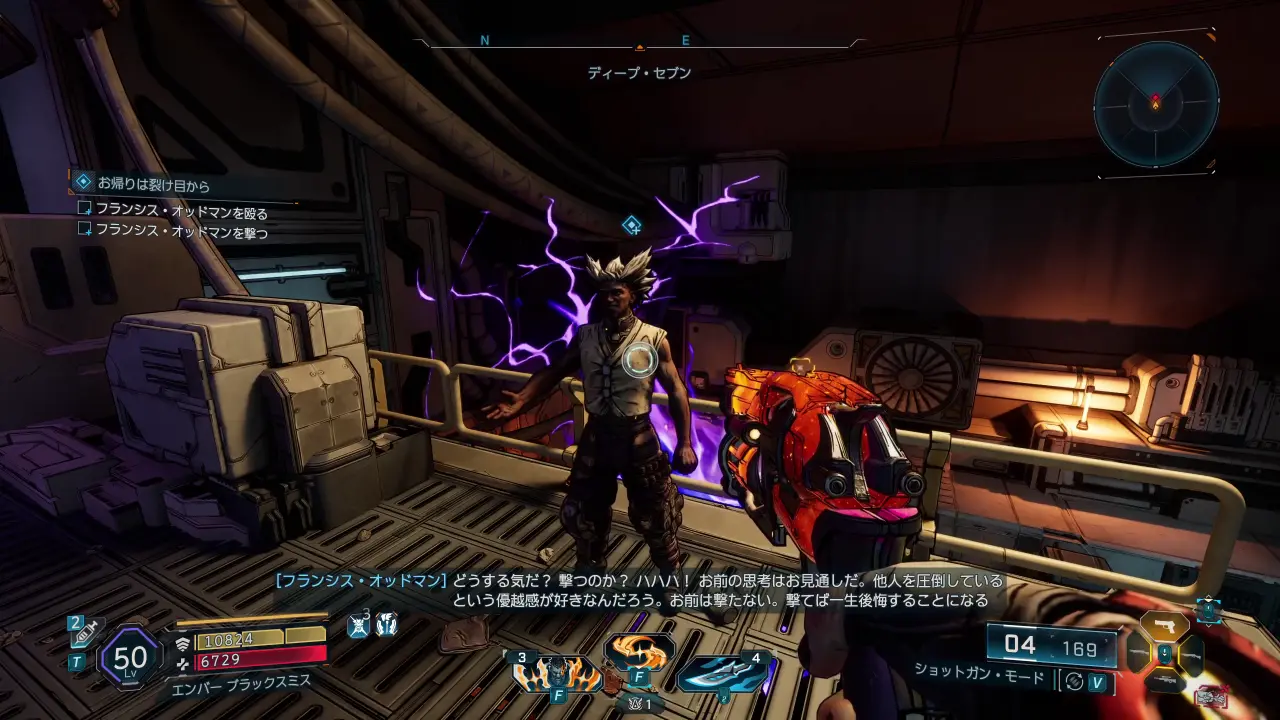The height and width of the screenshot is (720, 1280).
Task: Click the circular minimap radar
Action: [x=1155, y=104]
